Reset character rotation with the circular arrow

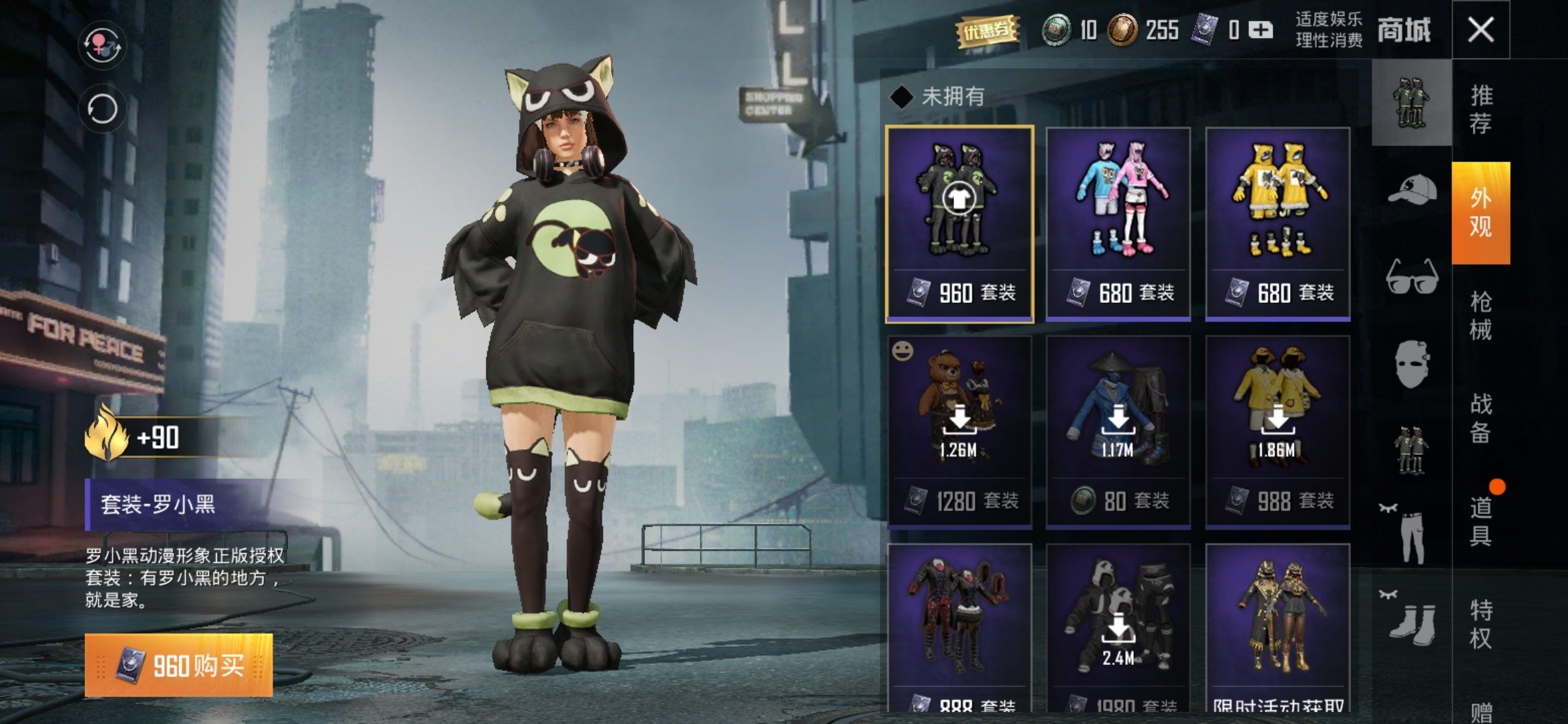[x=102, y=109]
